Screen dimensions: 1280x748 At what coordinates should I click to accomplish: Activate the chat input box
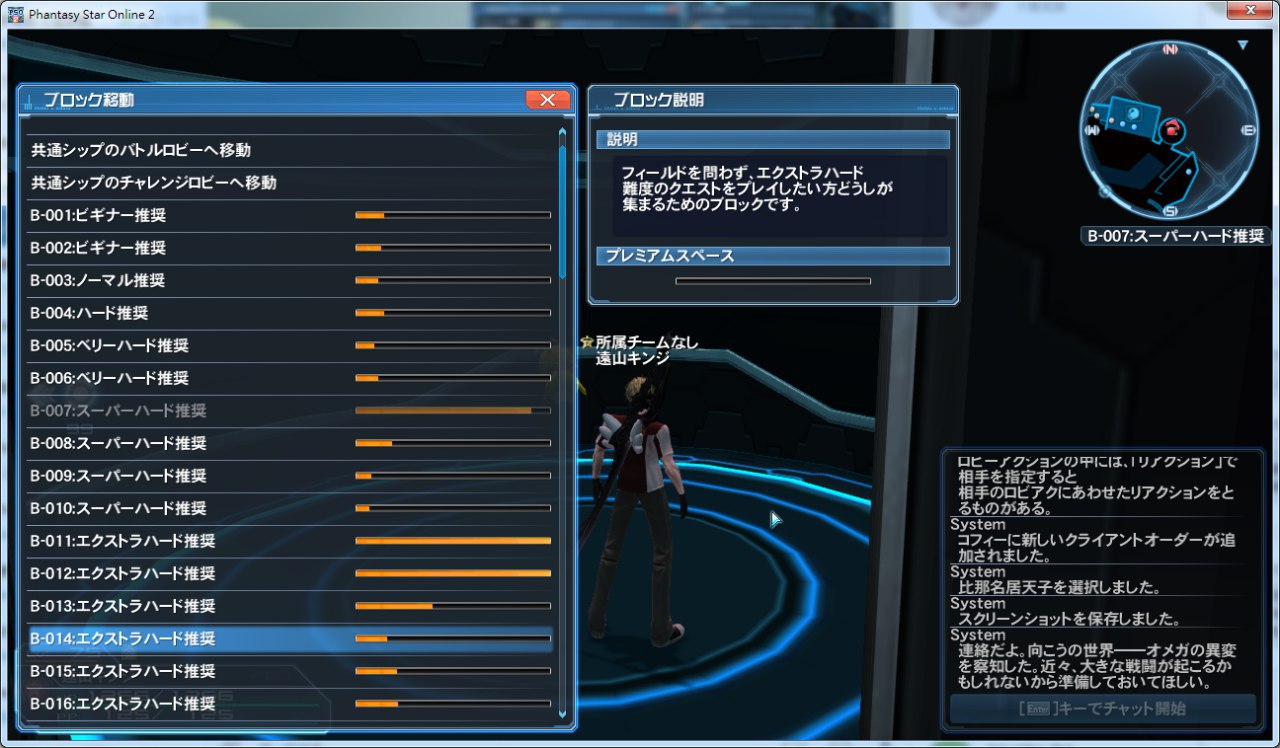click(x=1102, y=709)
